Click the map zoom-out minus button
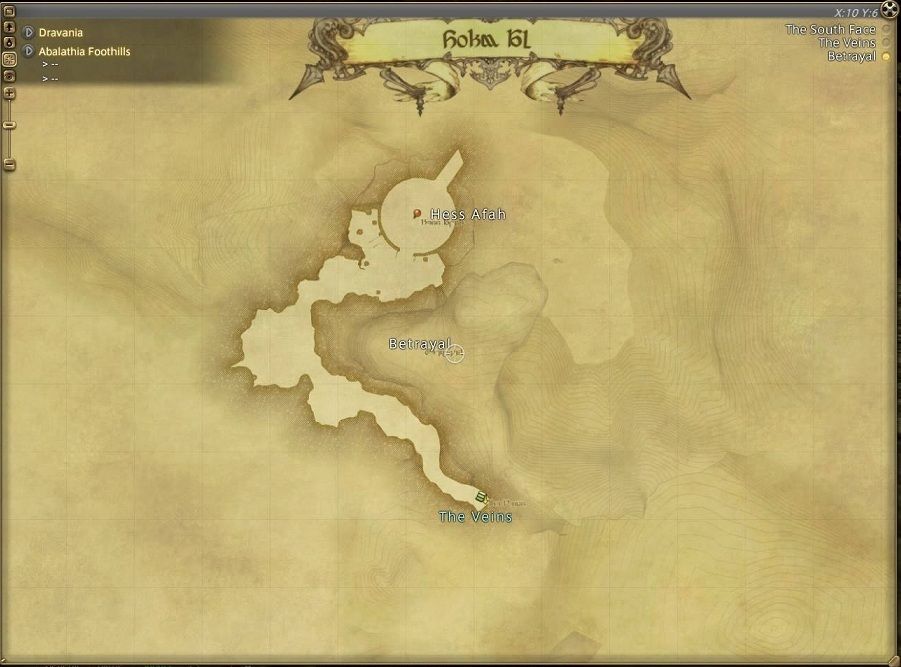Screen dimensions: 901x667 (x=9, y=165)
